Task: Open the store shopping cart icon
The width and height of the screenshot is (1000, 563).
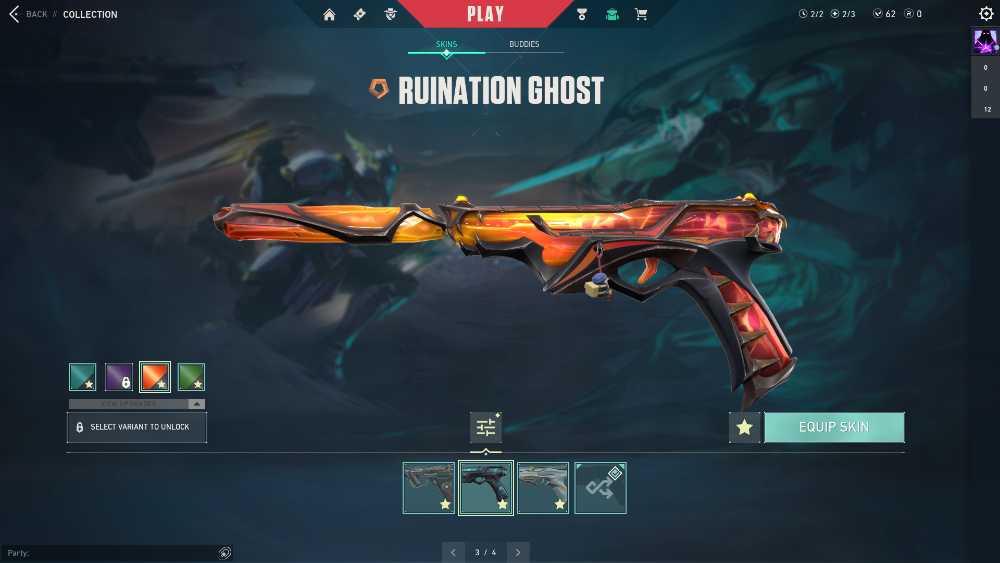Action: tap(641, 14)
